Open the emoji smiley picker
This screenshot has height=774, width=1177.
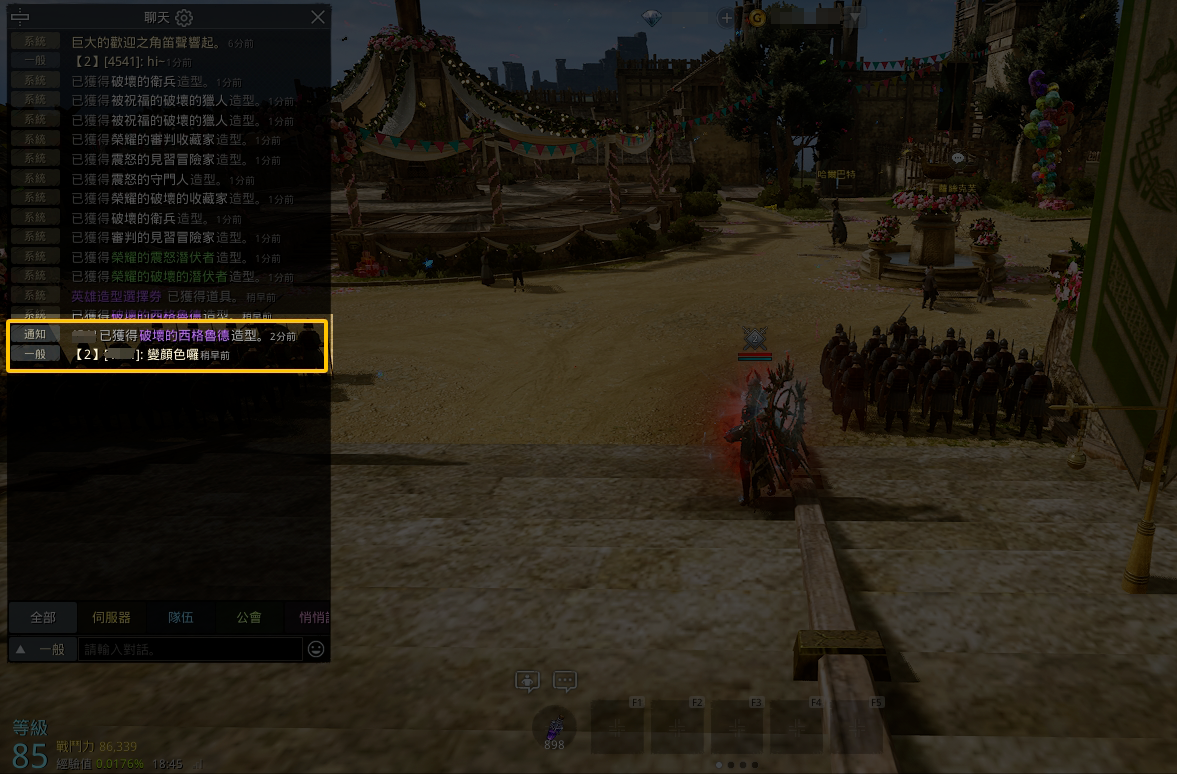point(316,649)
